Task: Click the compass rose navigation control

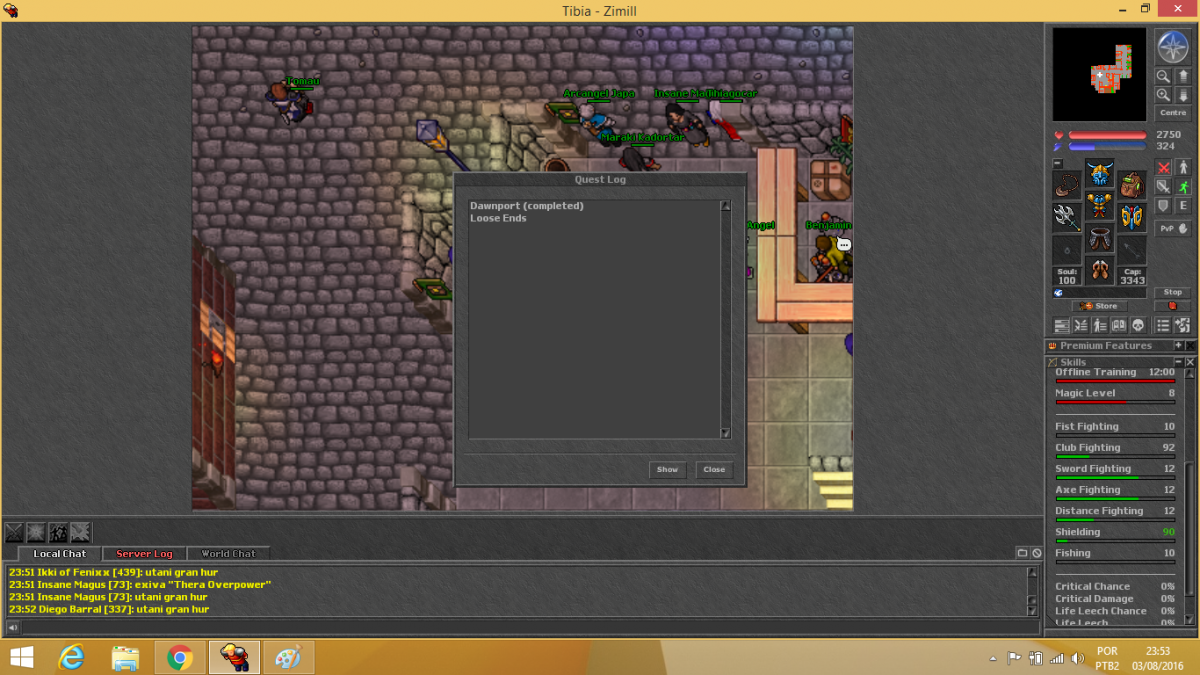Action: 1172,46
